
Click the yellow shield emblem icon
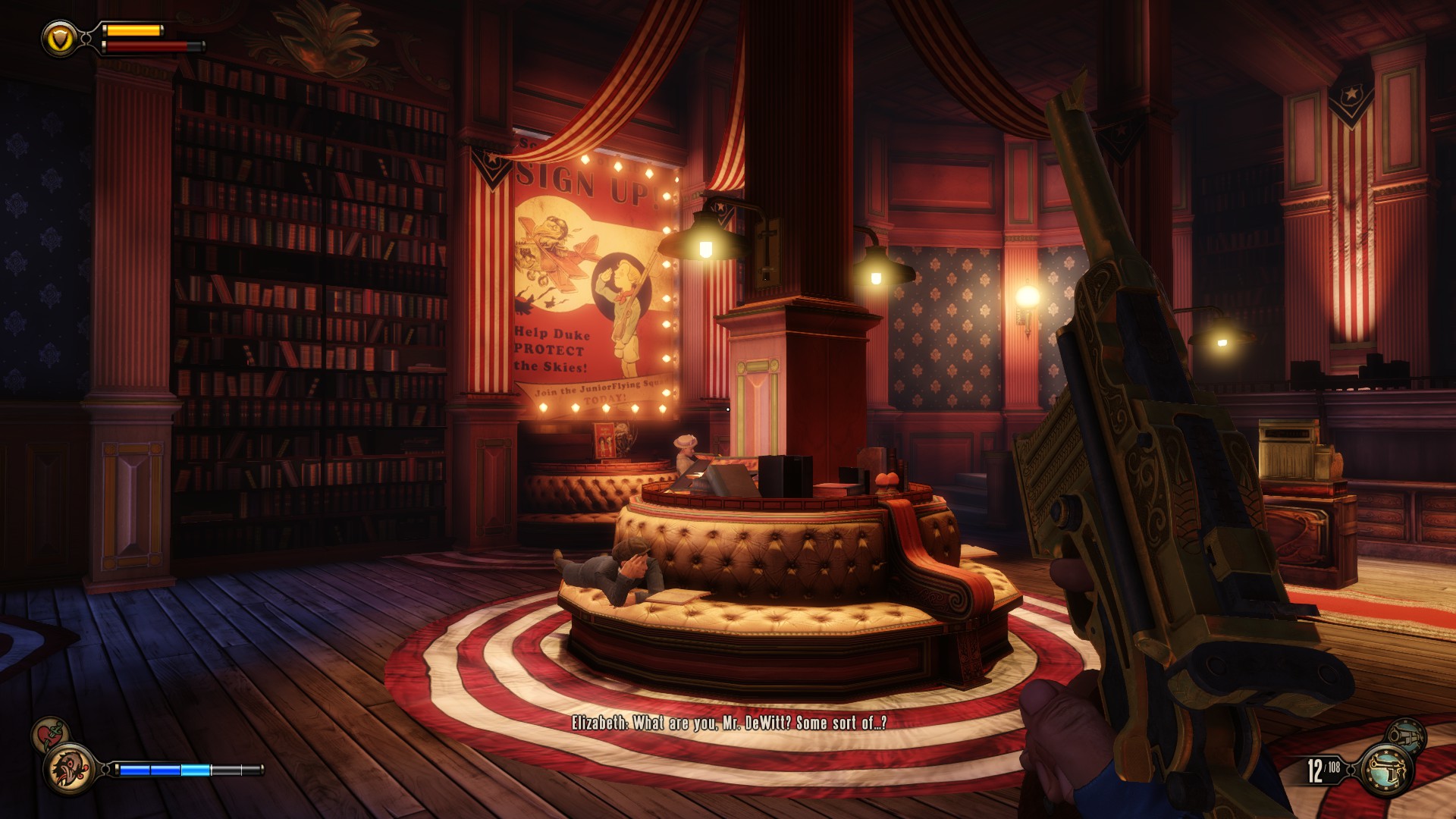pyautogui.click(x=59, y=37)
